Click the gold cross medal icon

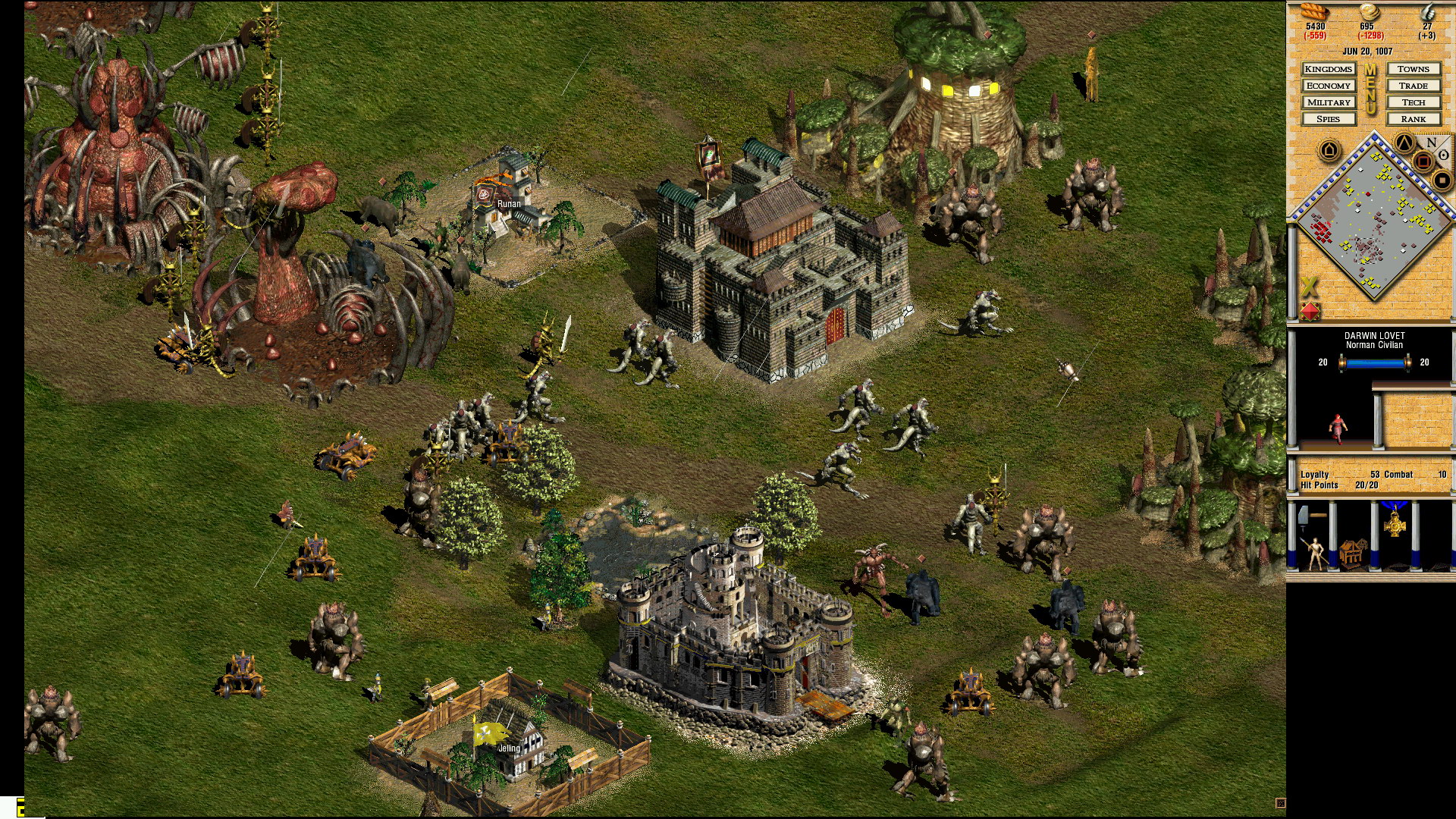pos(1395,523)
